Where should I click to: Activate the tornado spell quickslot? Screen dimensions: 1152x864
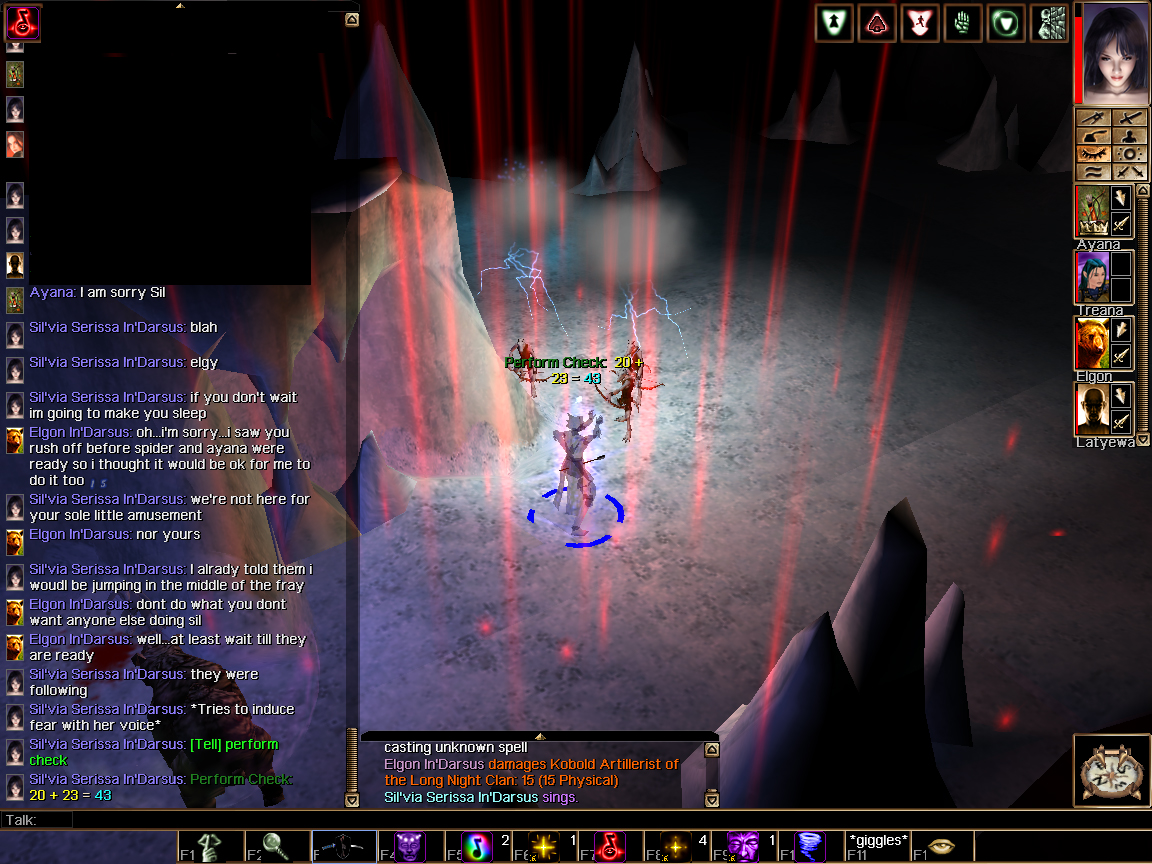[x=811, y=847]
